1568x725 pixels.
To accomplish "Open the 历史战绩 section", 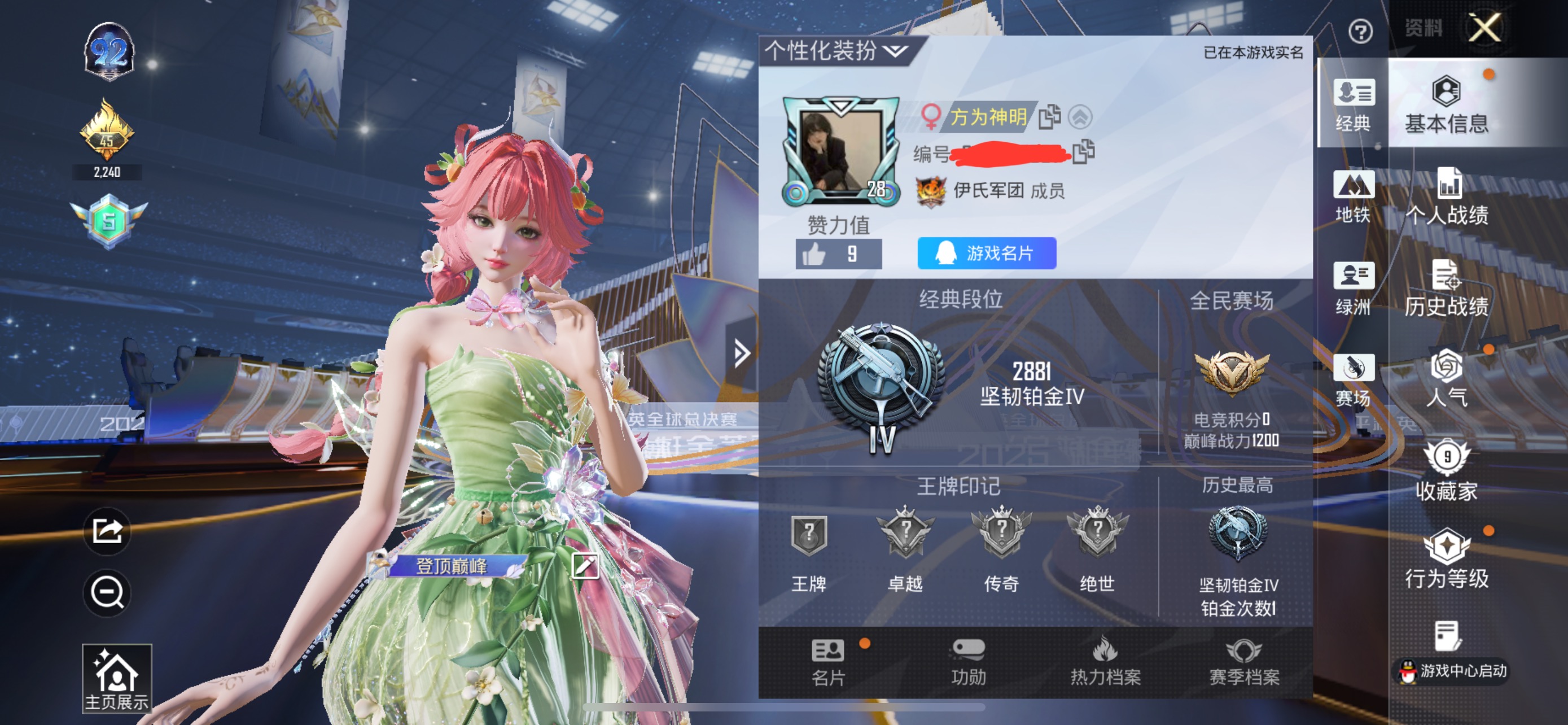I will [x=1447, y=288].
